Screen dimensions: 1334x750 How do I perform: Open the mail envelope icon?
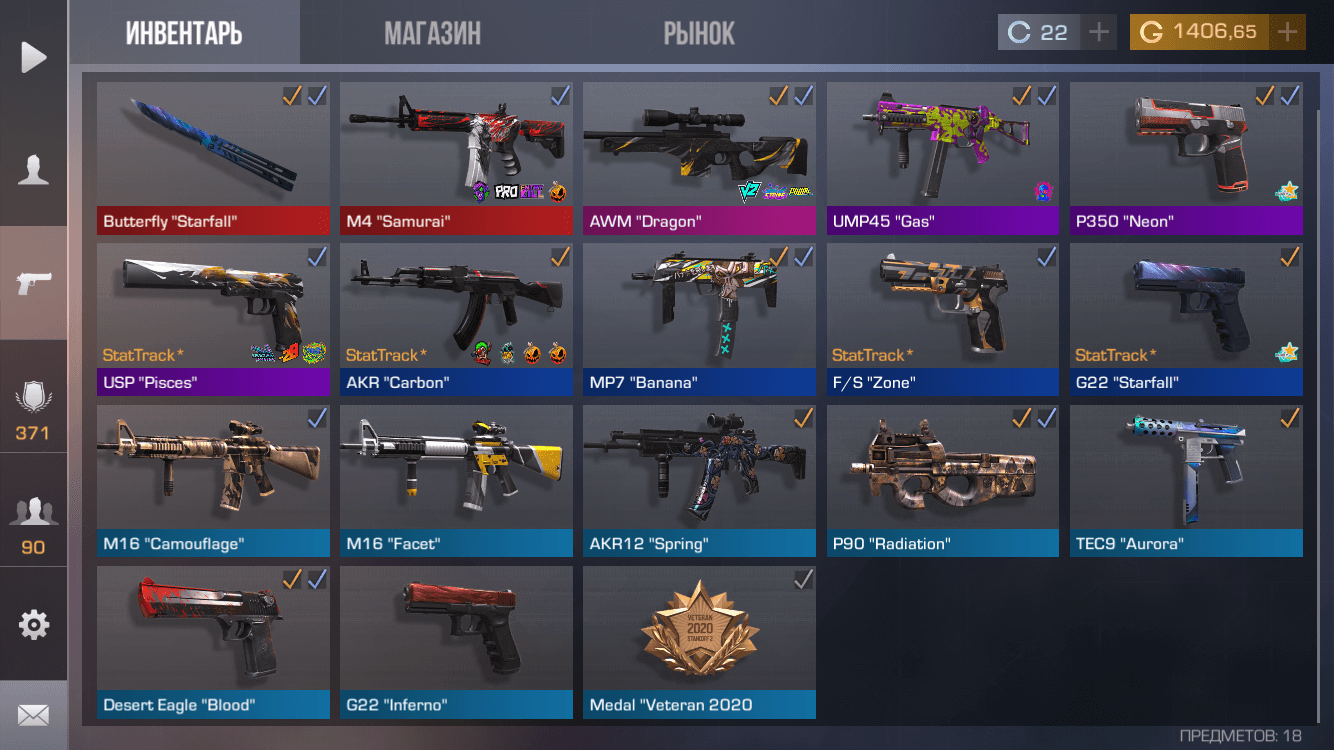[34, 715]
